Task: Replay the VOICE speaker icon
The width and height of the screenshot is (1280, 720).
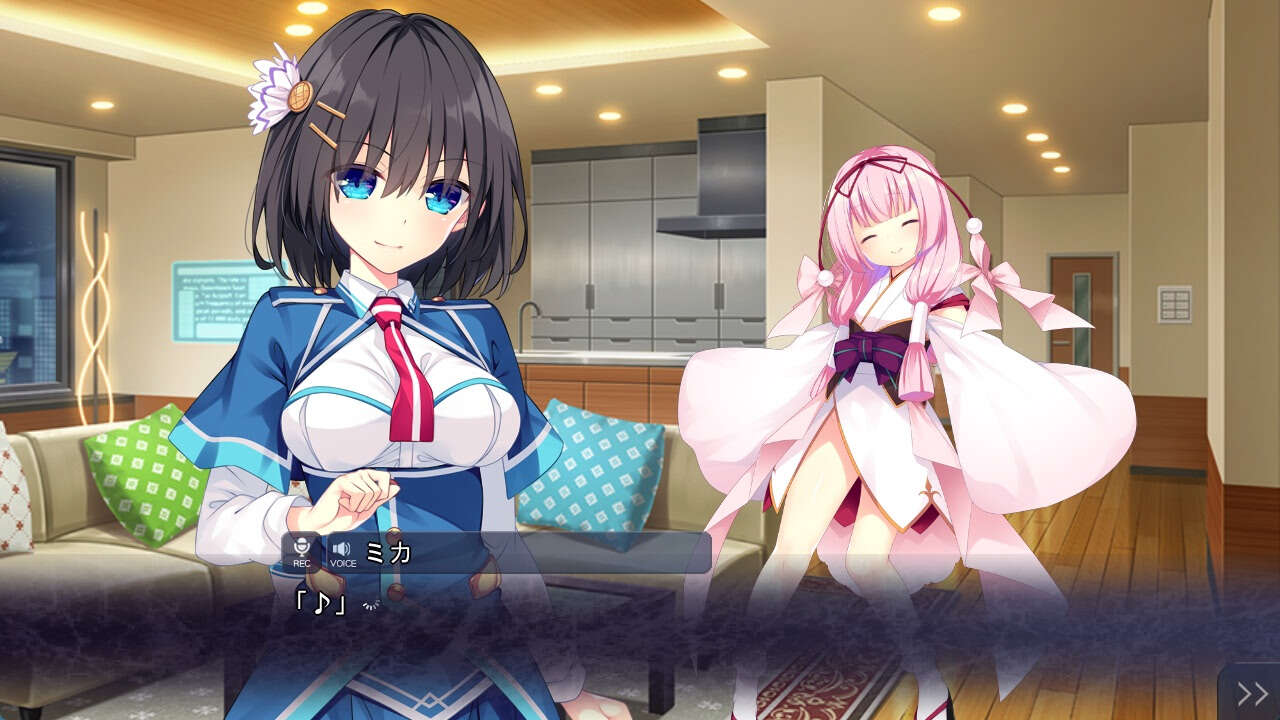Action: click(x=342, y=551)
